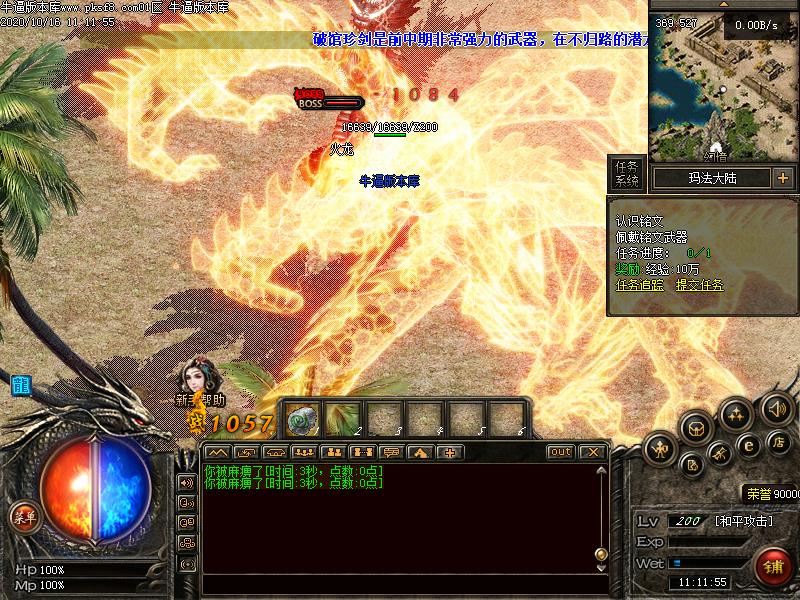This screenshot has height=600, width=800.
Task: Click the round 'e' icon button
Action: click(748, 444)
